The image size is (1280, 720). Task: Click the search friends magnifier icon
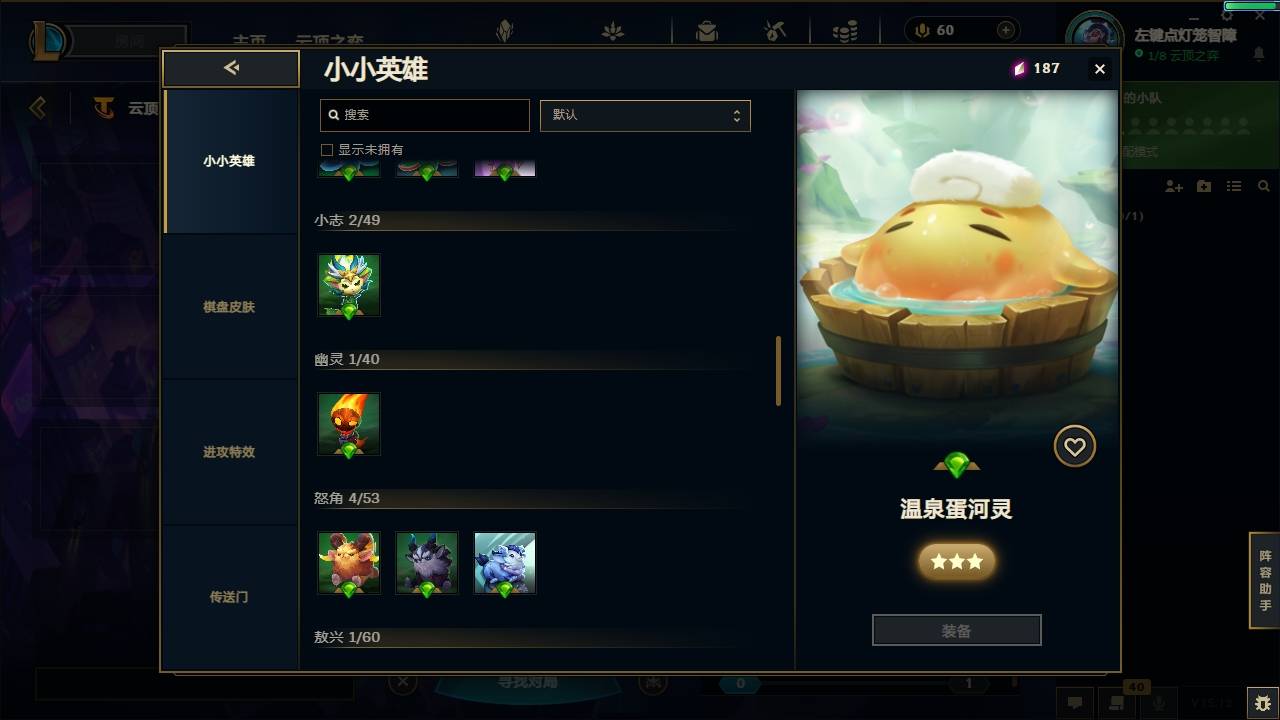coord(1263,186)
